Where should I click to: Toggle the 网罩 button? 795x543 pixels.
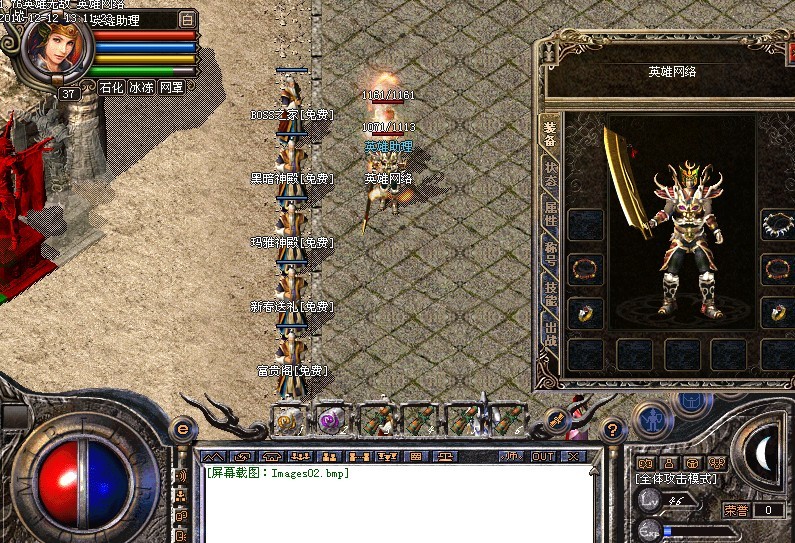[x=172, y=88]
